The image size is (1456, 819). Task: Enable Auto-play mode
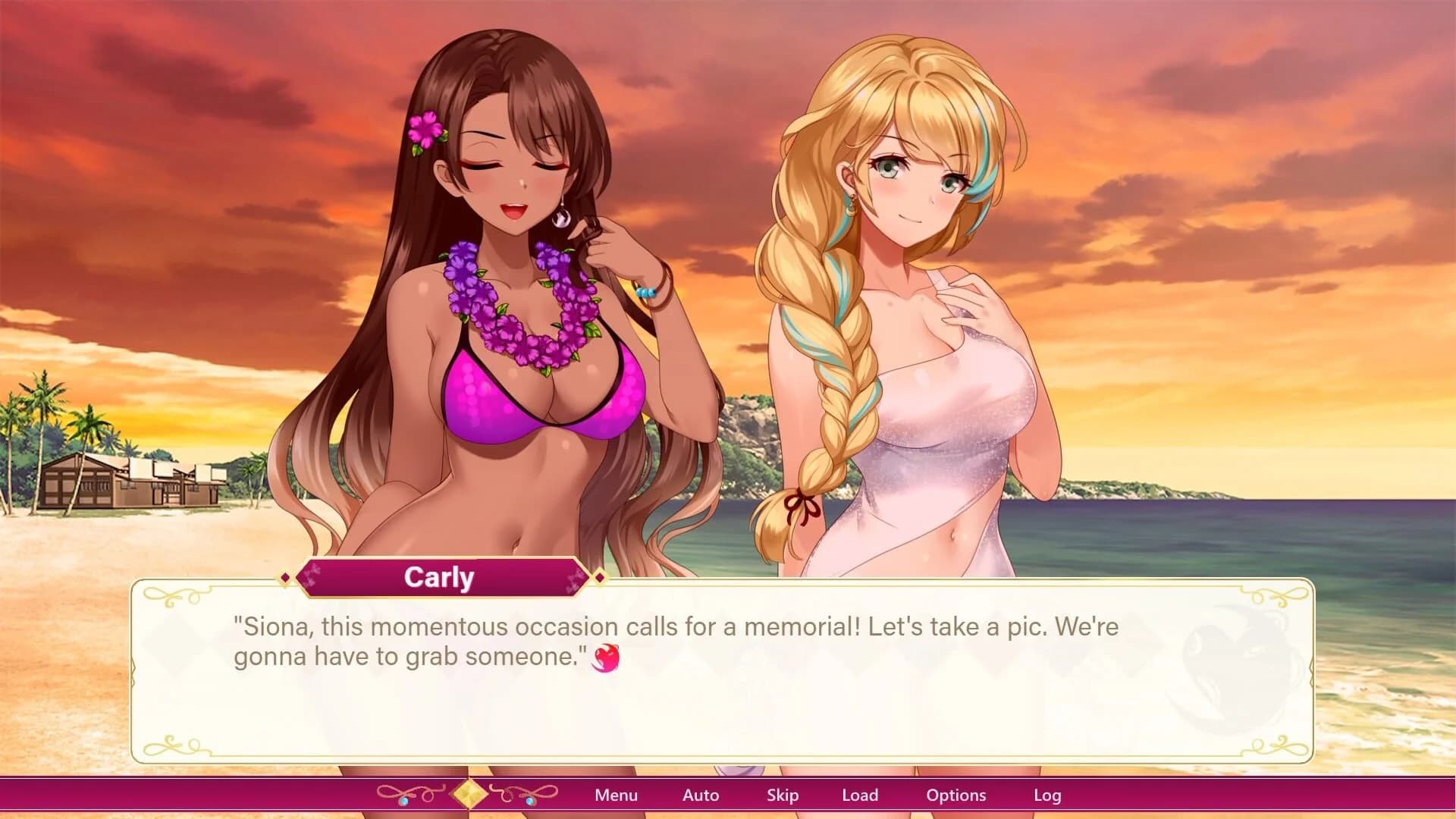click(x=700, y=795)
